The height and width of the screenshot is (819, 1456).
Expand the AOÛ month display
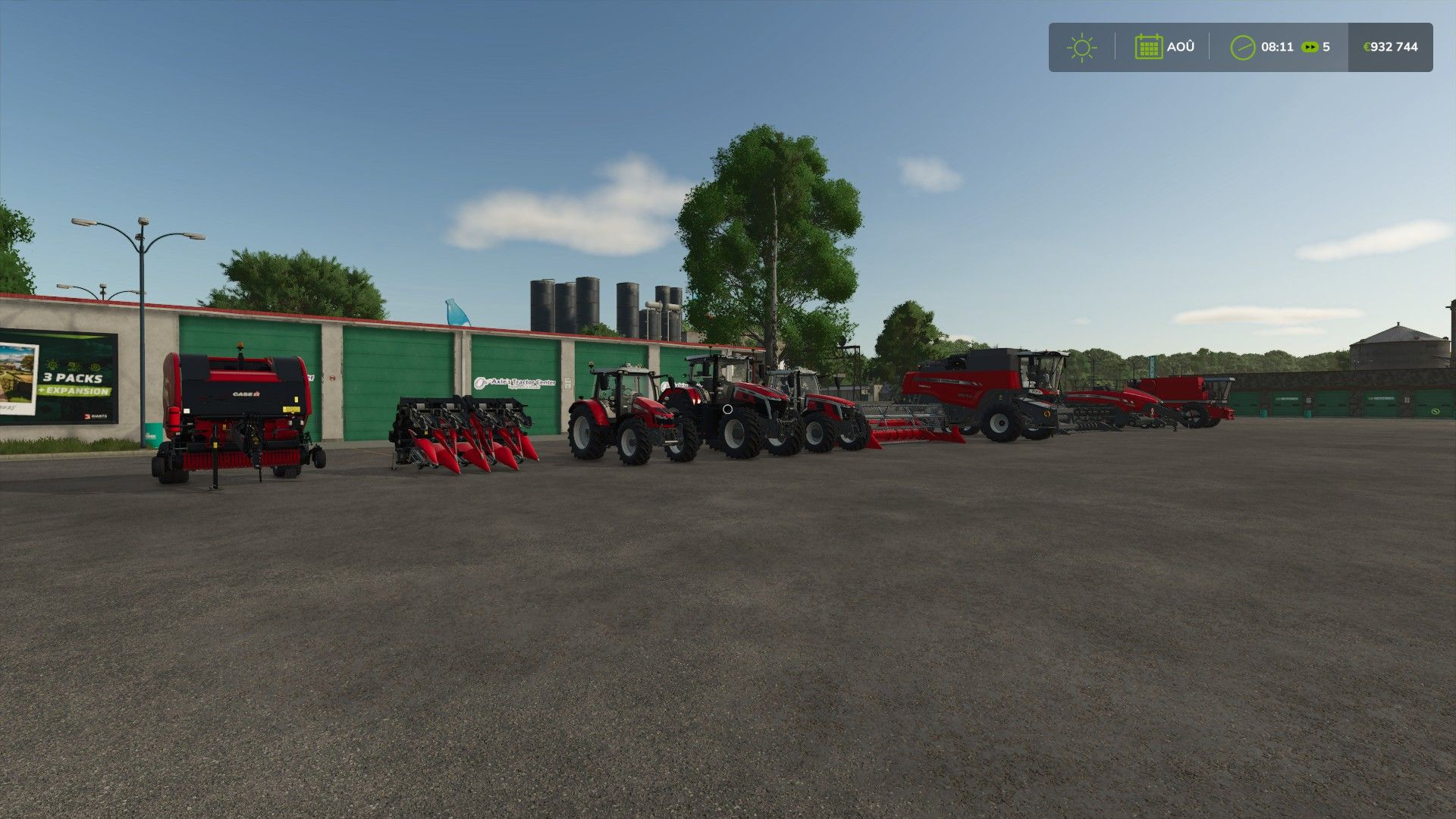(x=1181, y=46)
